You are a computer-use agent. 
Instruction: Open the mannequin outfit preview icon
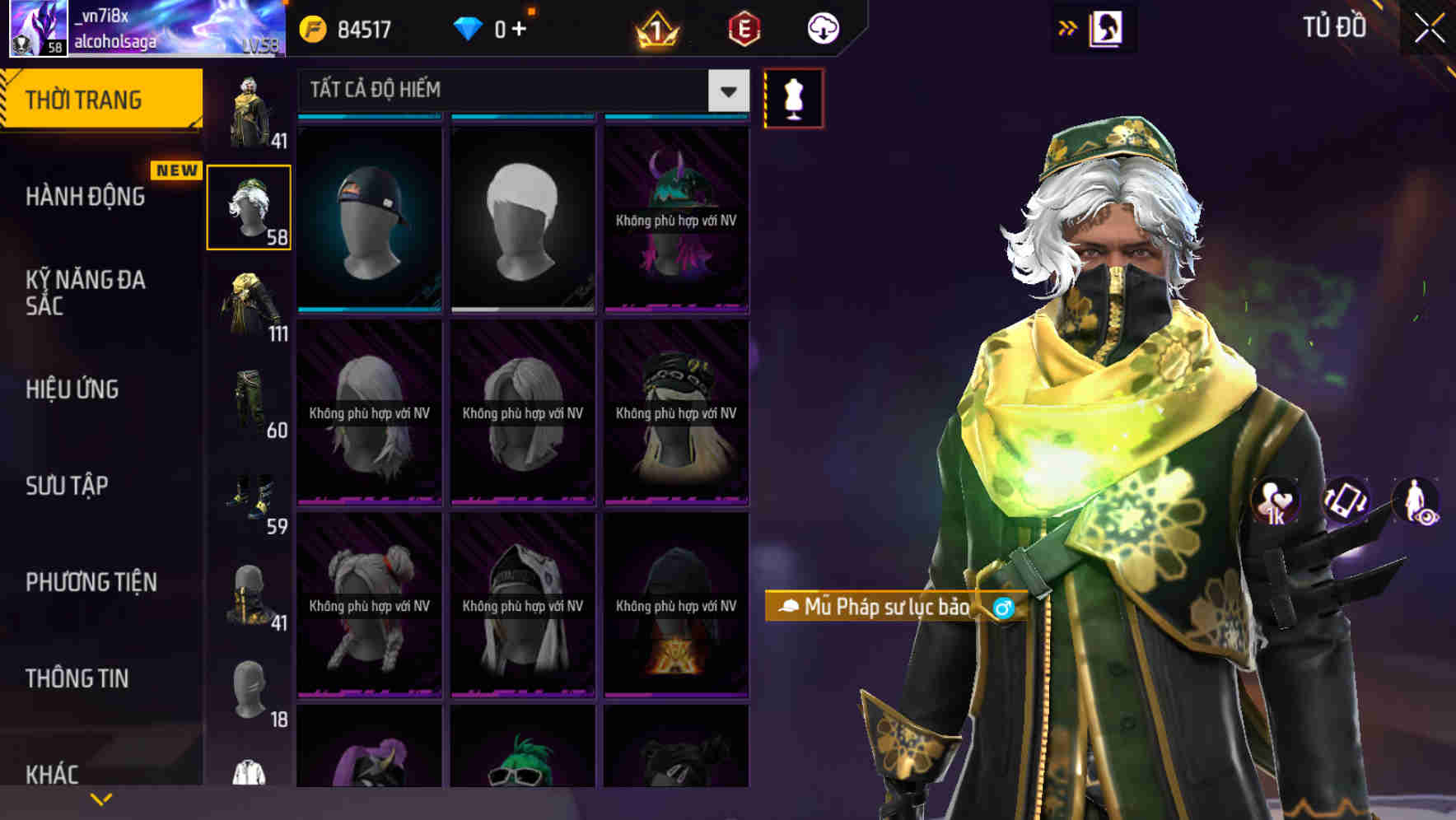pyautogui.click(x=792, y=96)
